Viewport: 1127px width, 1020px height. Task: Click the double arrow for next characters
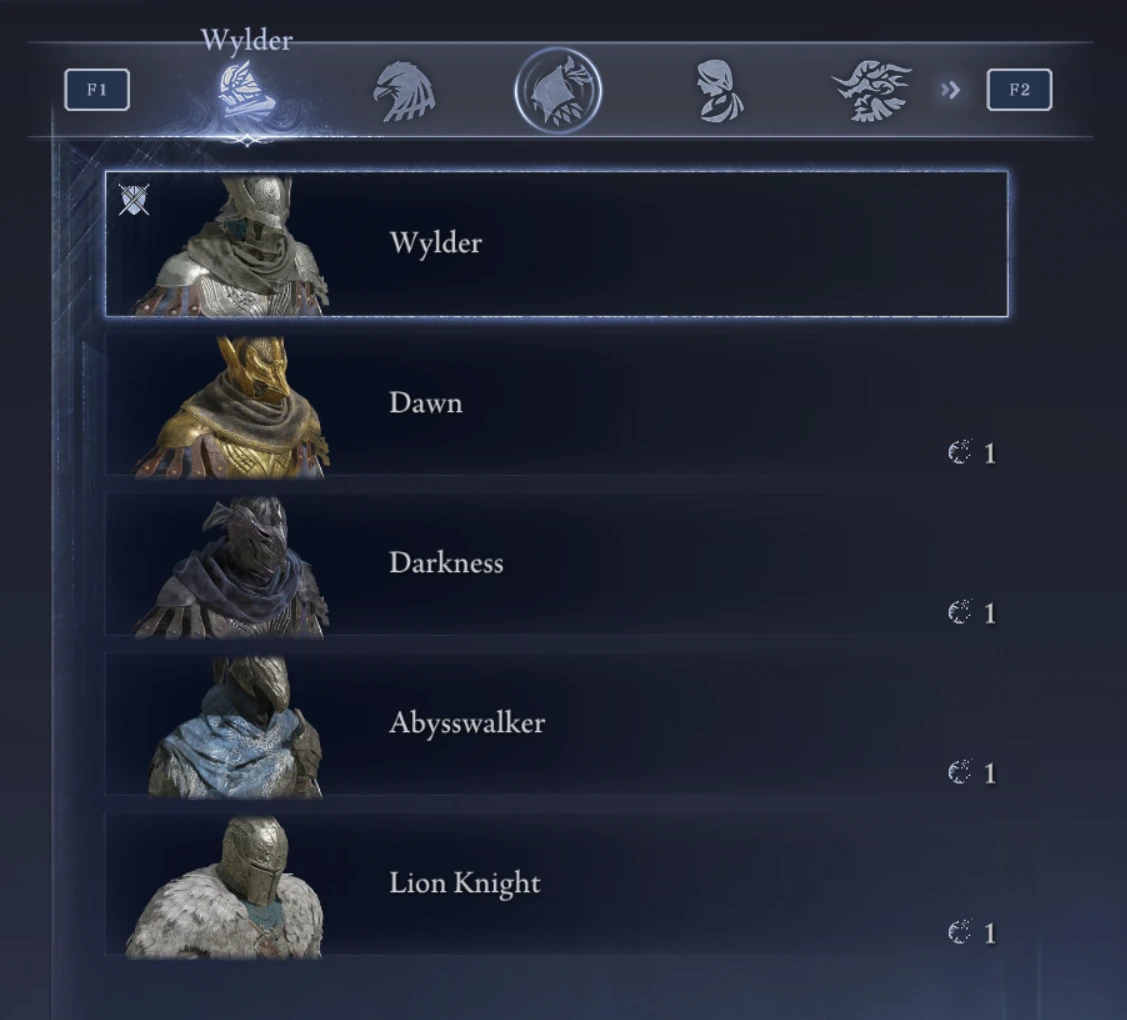pos(950,91)
